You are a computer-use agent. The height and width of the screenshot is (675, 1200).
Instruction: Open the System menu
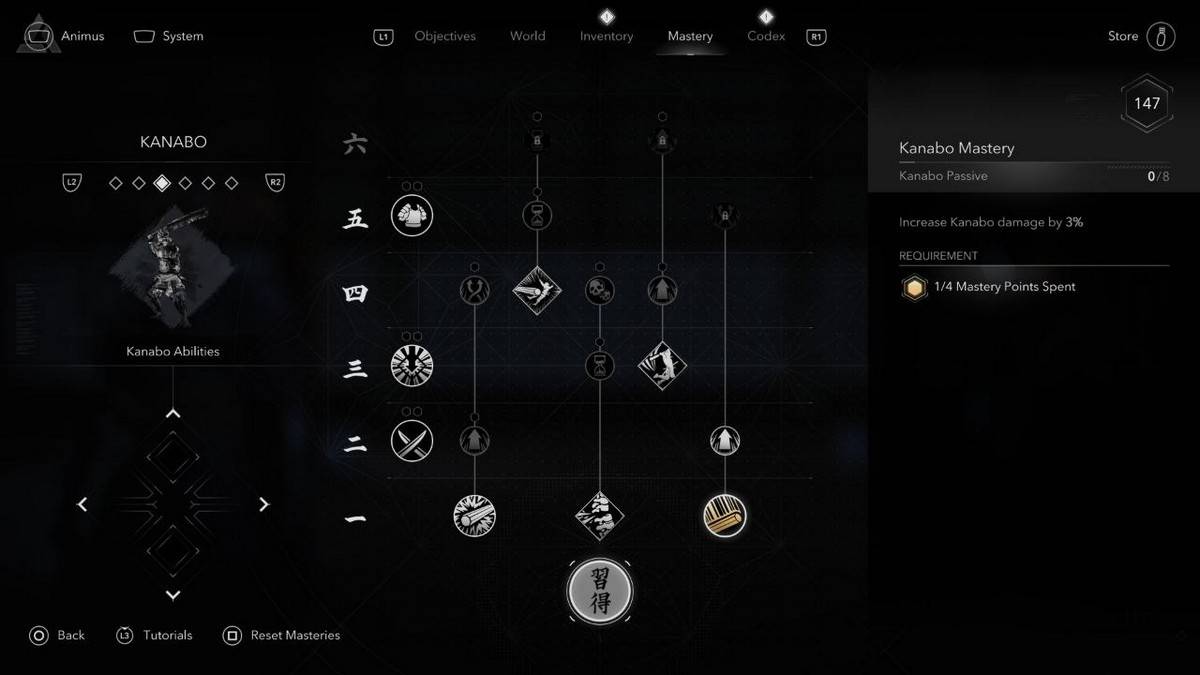point(169,36)
